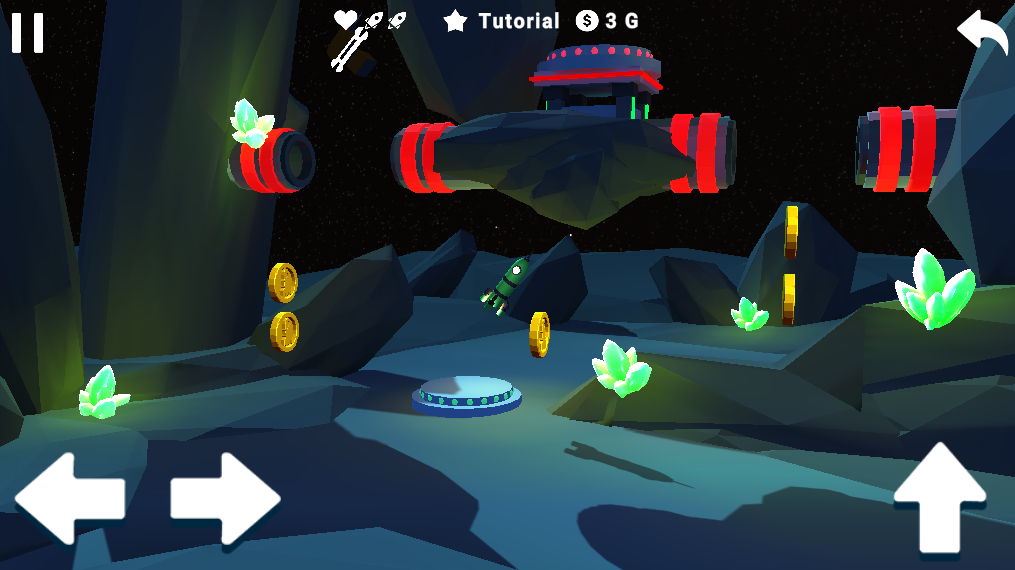Go back using the curved return arrow
Image resolution: width=1015 pixels, height=570 pixels.
click(982, 34)
